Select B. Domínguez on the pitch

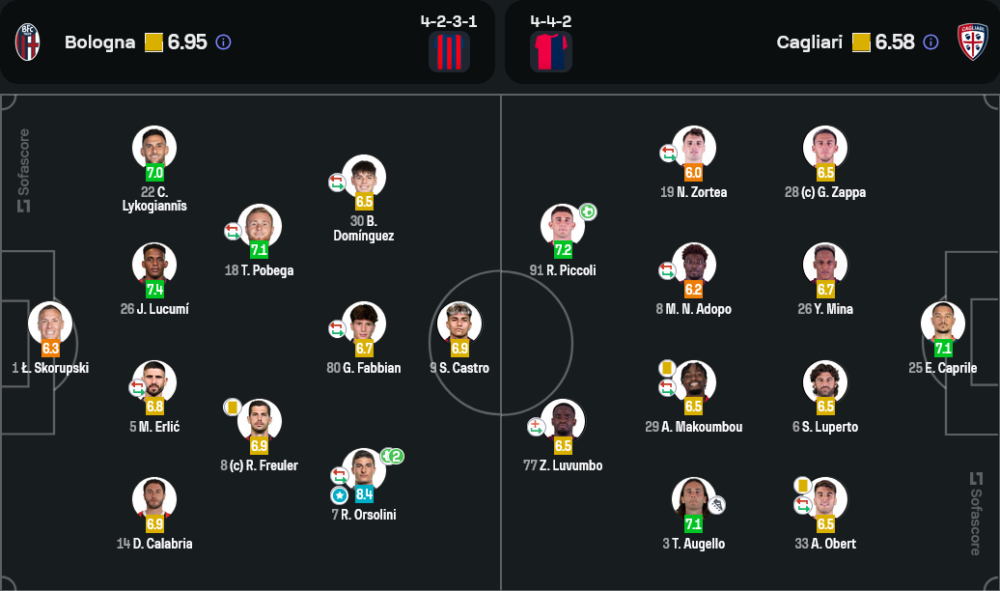pyautogui.click(x=364, y=177)
